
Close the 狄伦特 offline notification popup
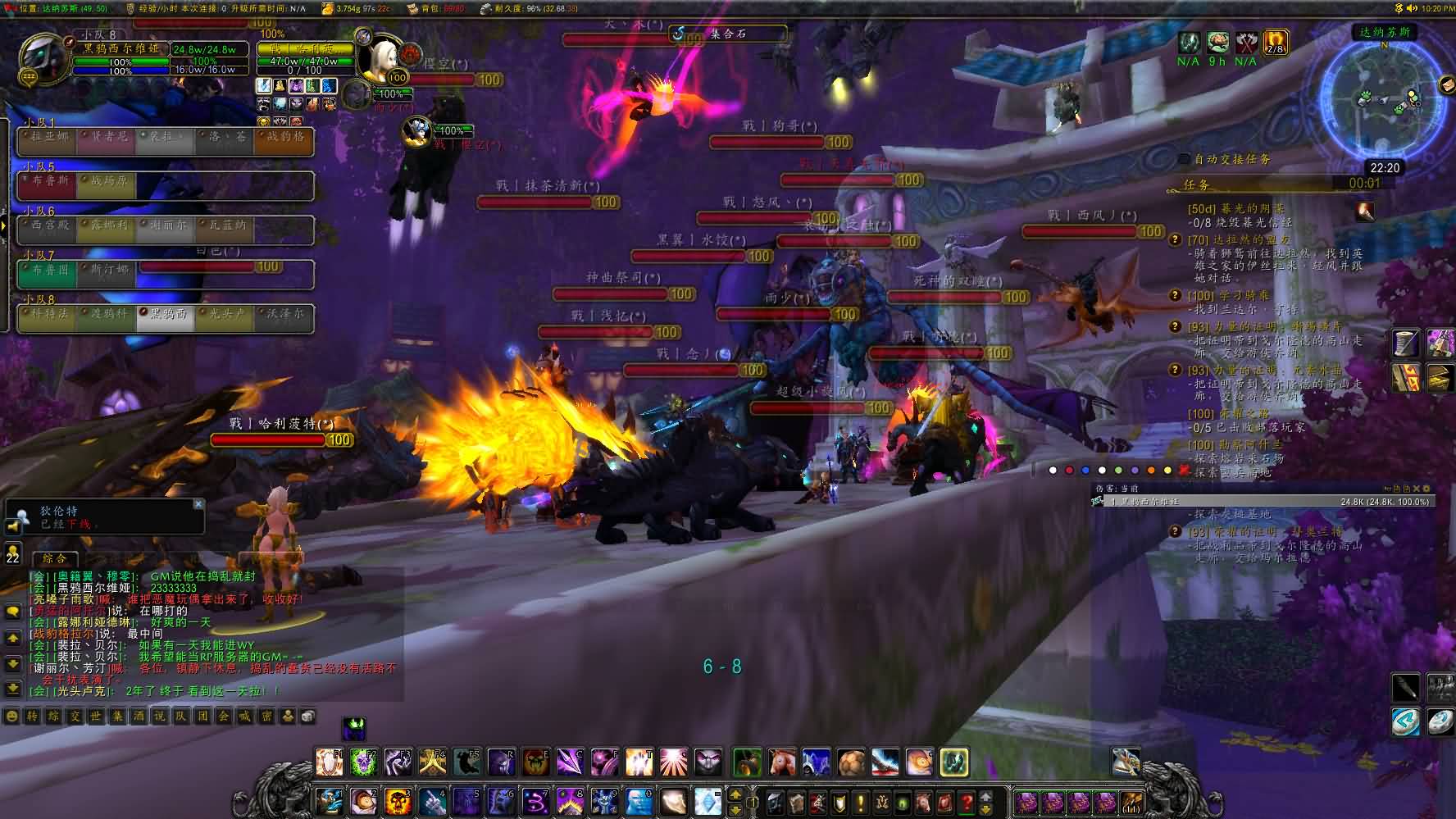click(x=198, y=504)
